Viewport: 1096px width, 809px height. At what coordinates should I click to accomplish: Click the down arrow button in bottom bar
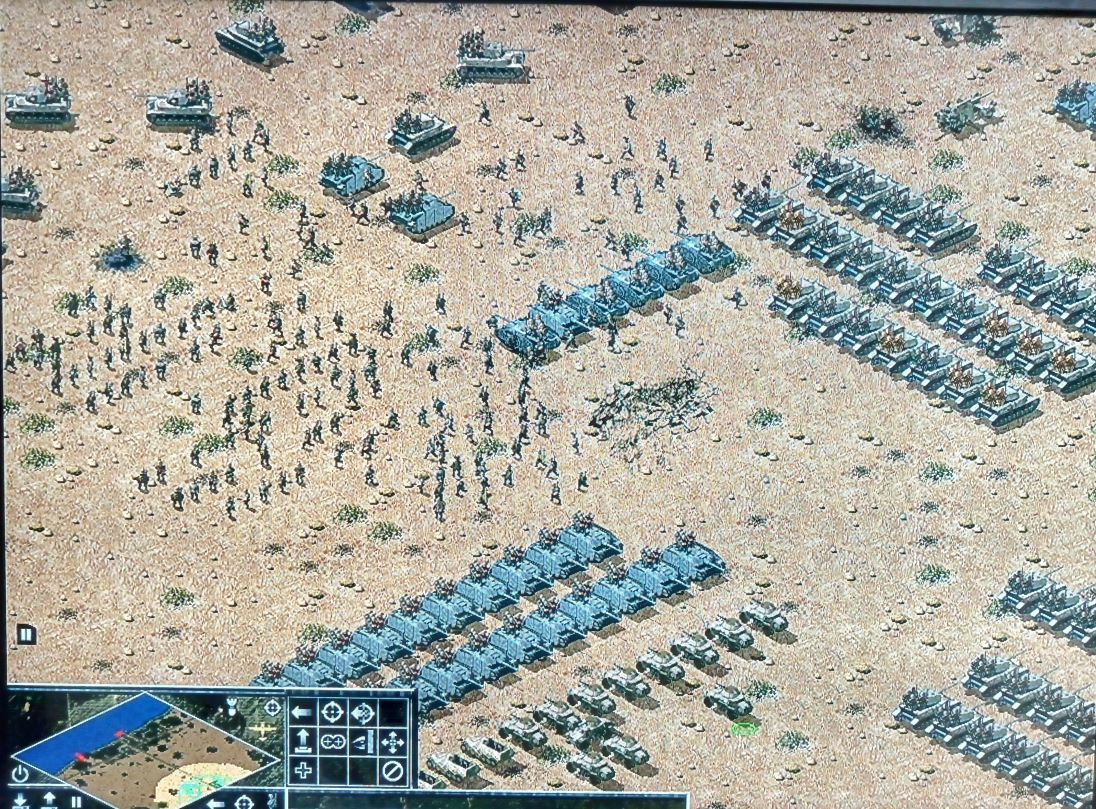[20, 801]
